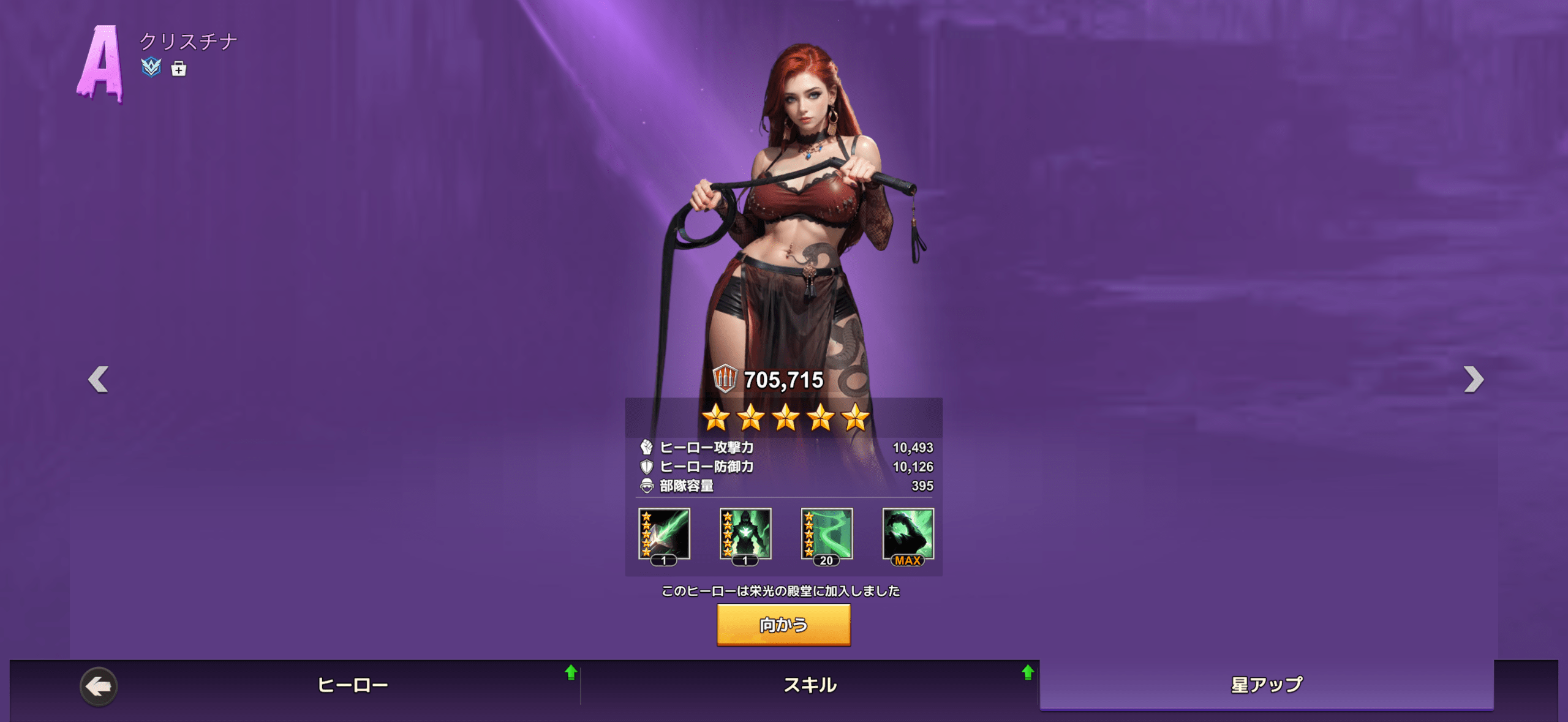
Task: Go back with the round arrow button
Action: click(x=99, y=686)
